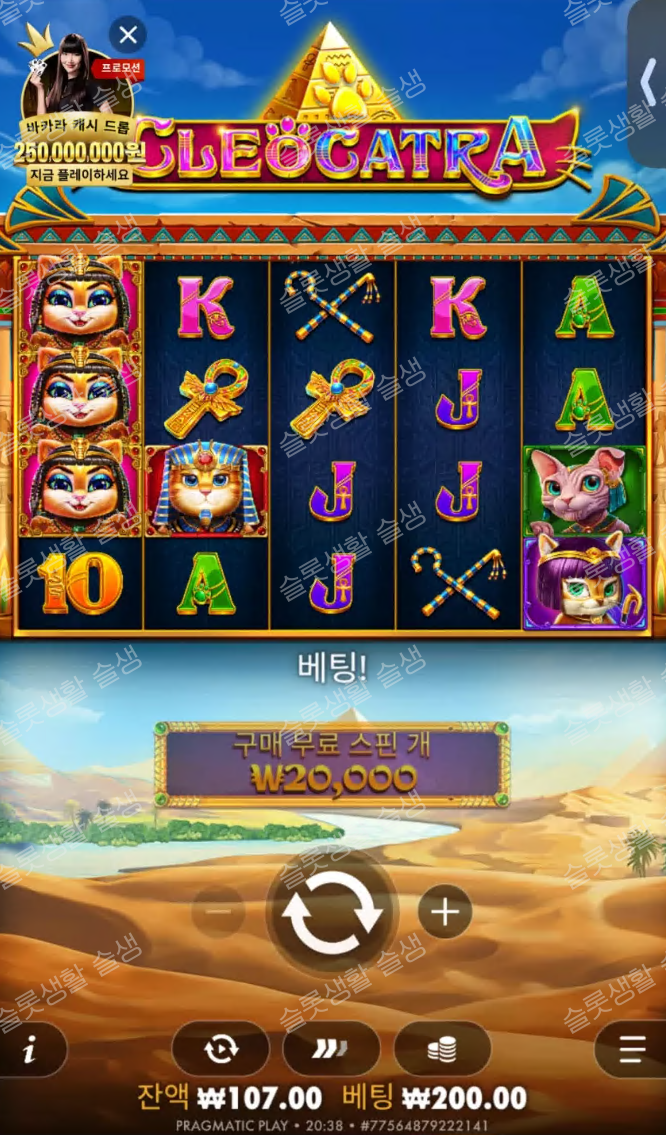The width and height of the screenshot is (666, 1135).
Task: Open the hamburger menu
Action: [632, 1049]
